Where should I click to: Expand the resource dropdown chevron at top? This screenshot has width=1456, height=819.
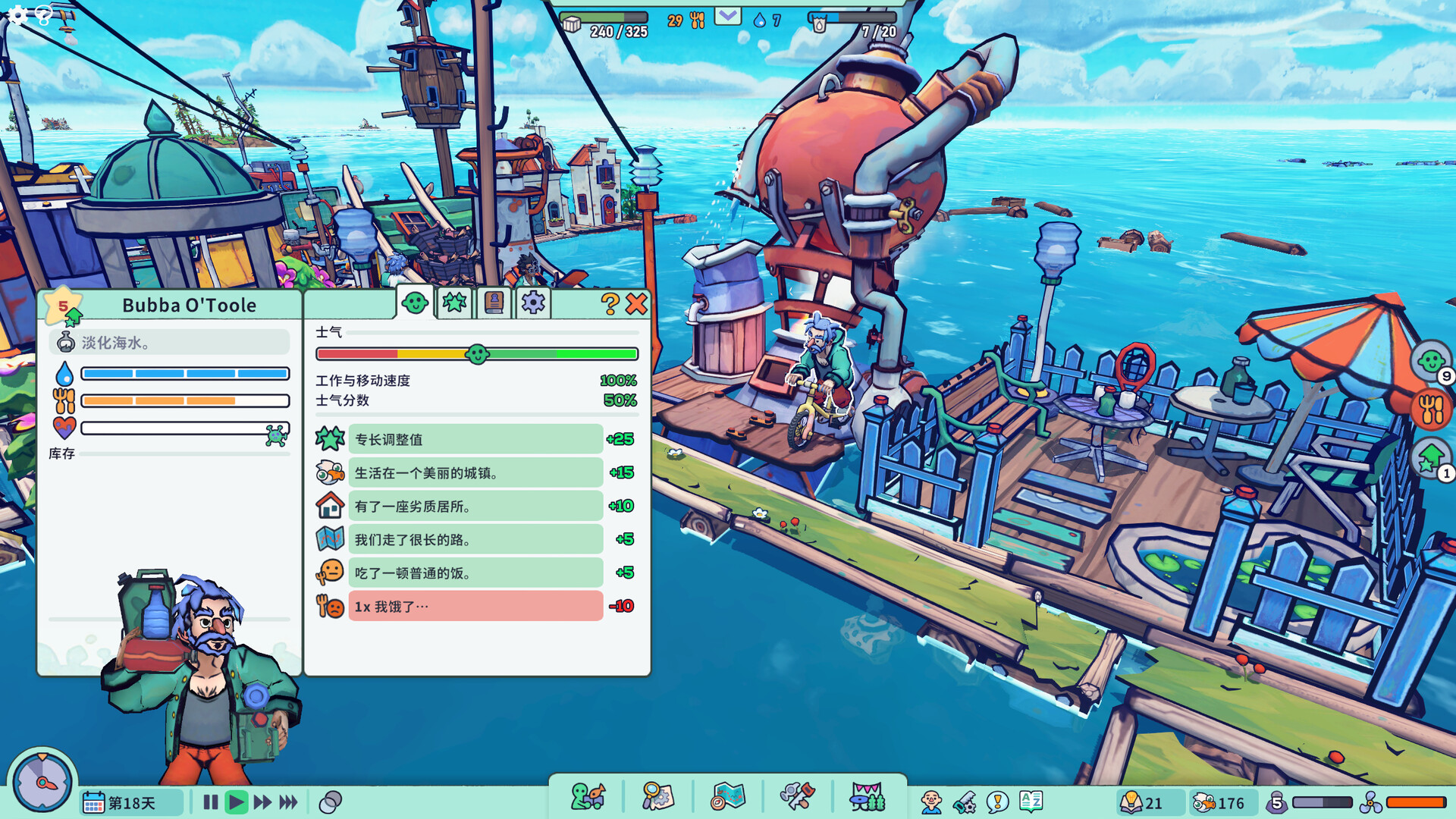(x=728, y=15)
